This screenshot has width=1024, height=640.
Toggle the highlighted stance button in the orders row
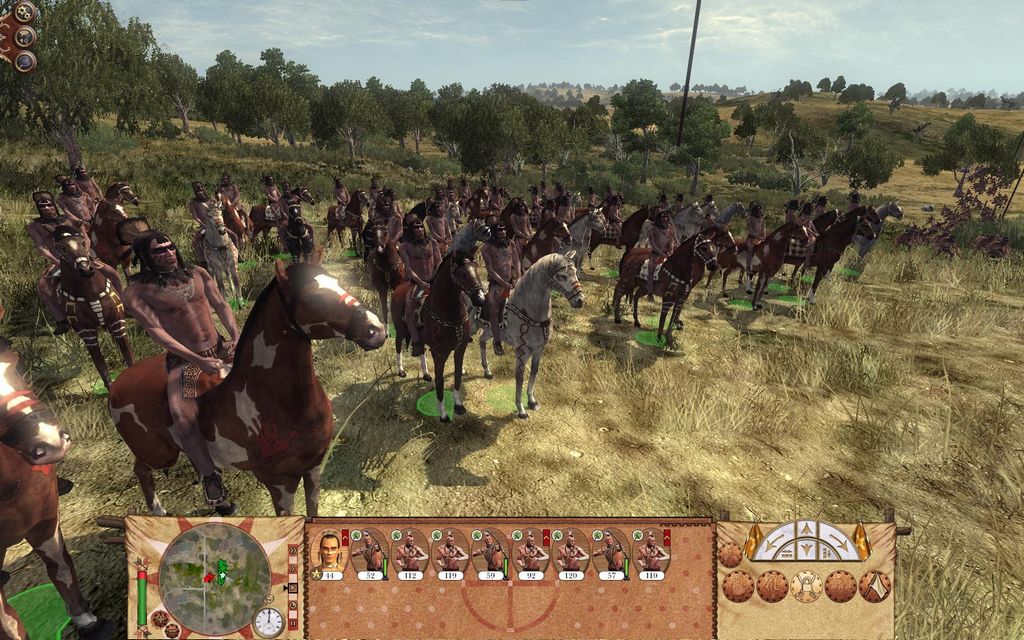[806, 586]
